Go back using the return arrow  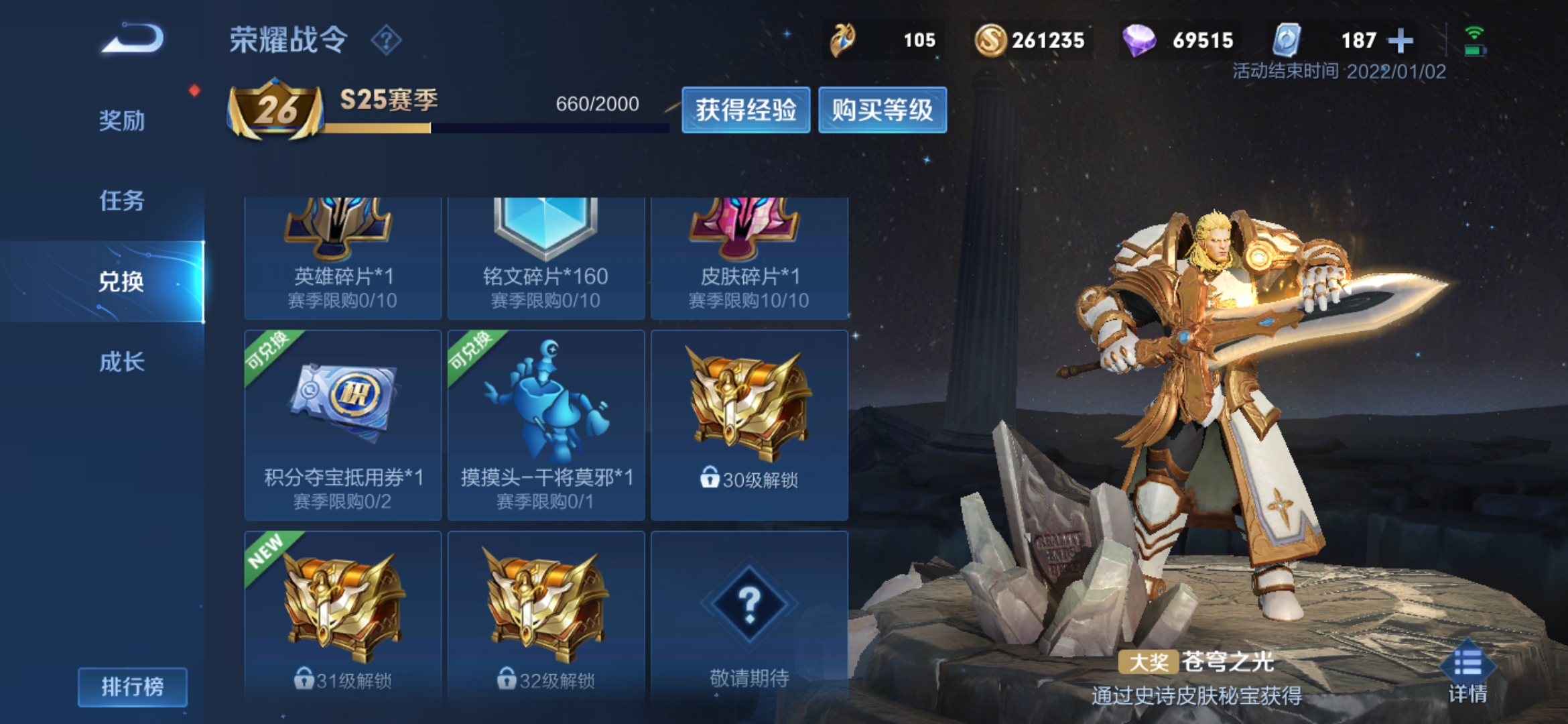coord(133,39)
